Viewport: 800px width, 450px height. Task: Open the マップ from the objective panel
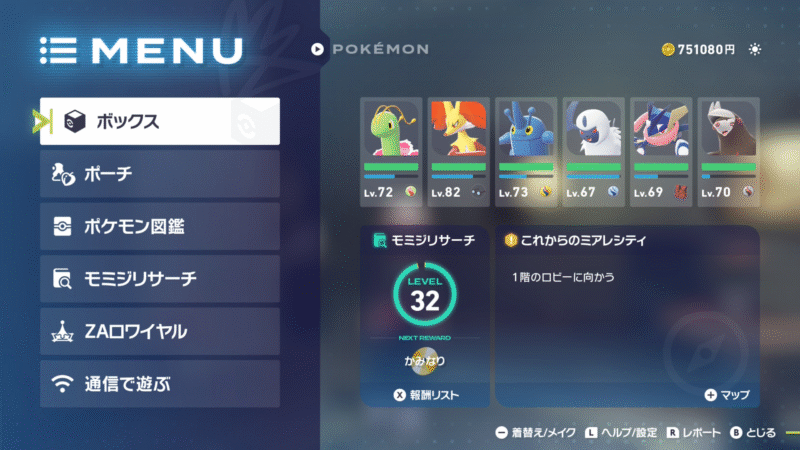(x=726, y=396)
